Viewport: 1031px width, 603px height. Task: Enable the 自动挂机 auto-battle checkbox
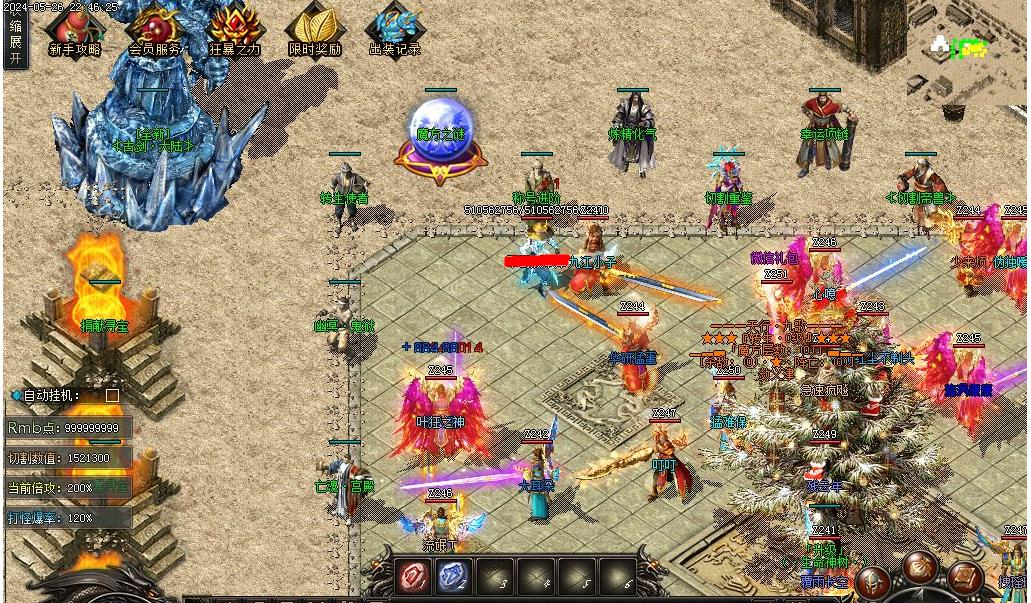tap(112, 395)
